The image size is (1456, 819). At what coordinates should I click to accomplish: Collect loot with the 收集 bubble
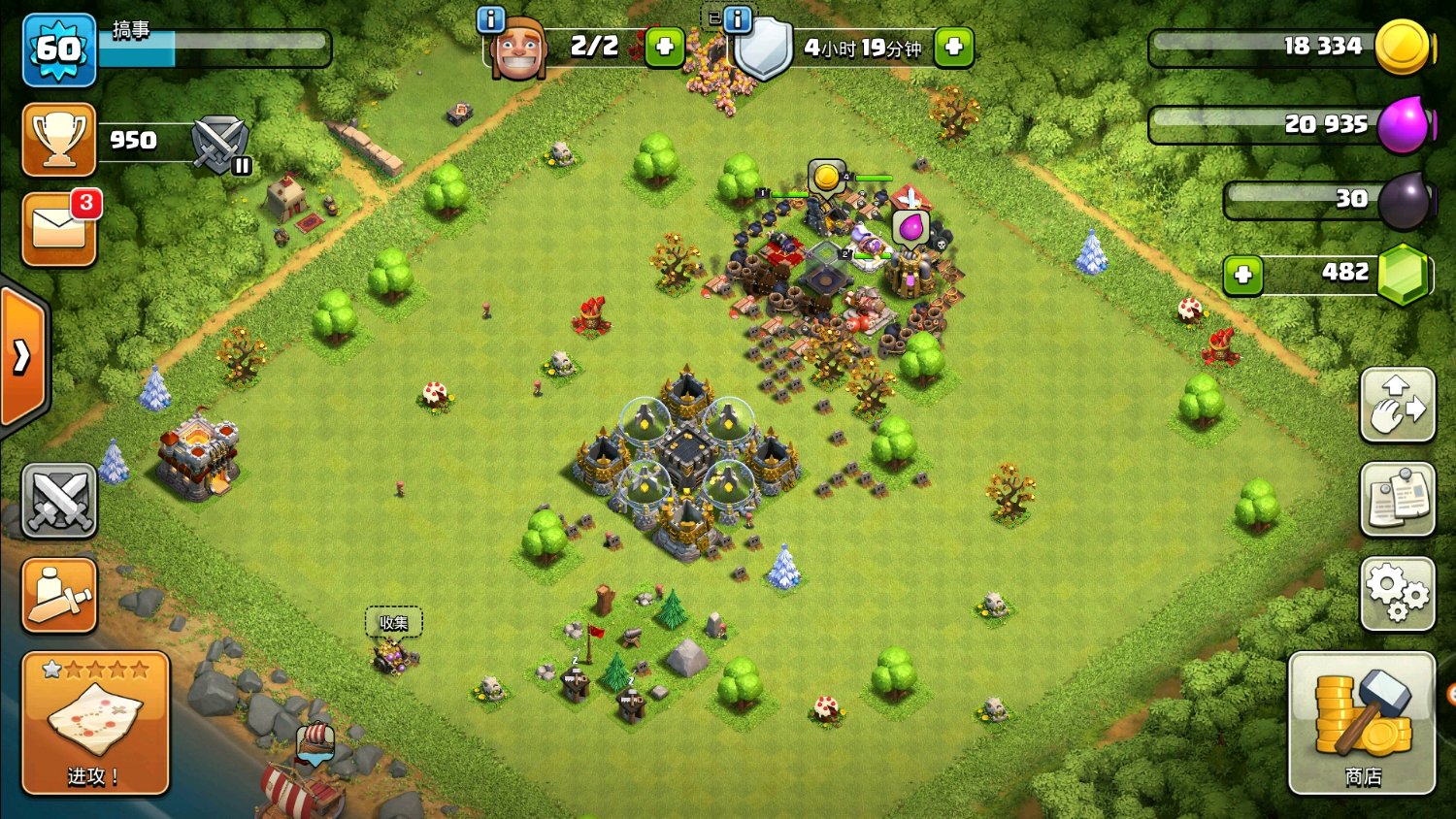[x=393, y=623]
